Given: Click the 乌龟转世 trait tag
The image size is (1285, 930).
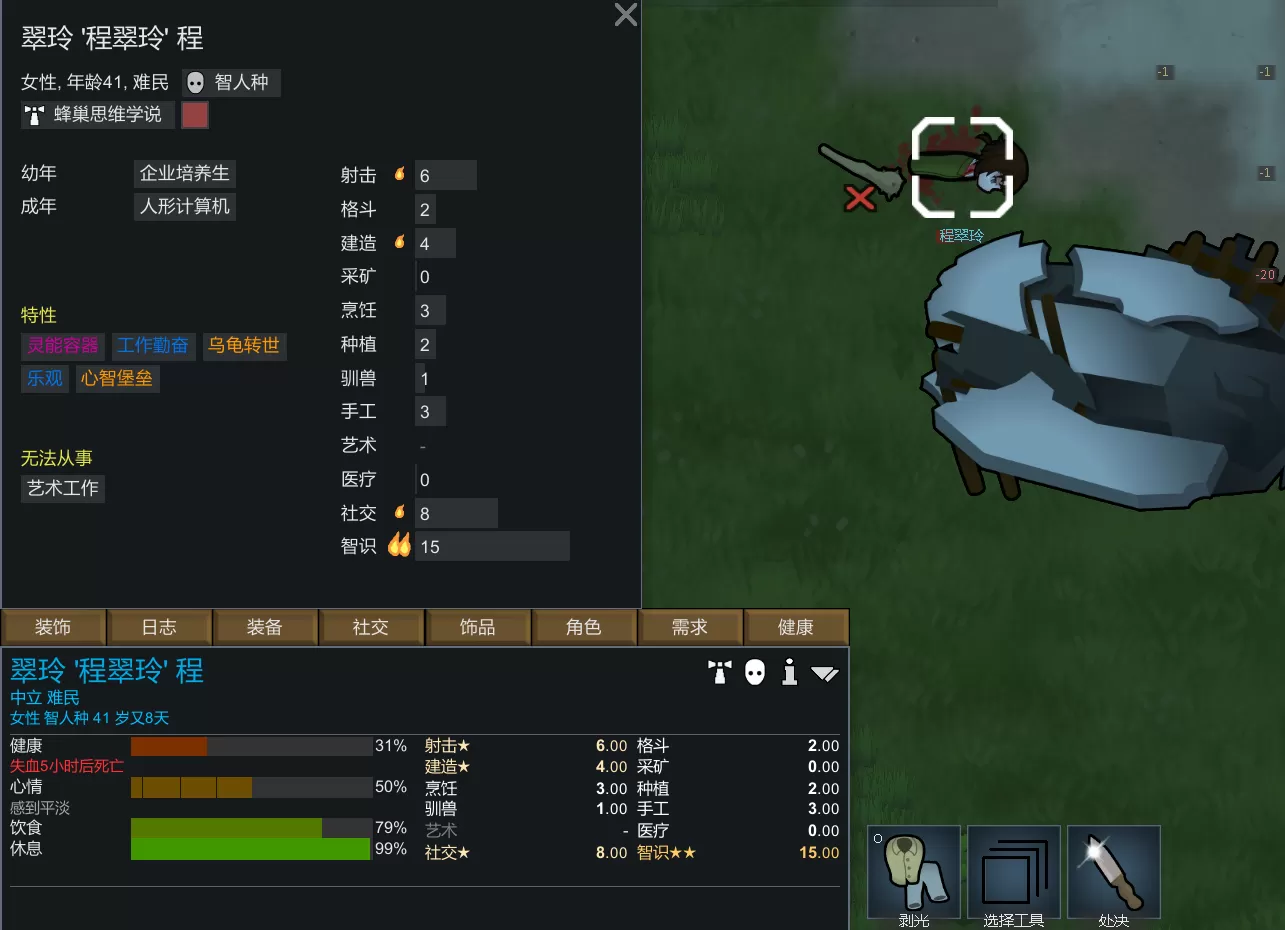Looking at the screenshot, I should pyautogui.click(x=244, y=346).
